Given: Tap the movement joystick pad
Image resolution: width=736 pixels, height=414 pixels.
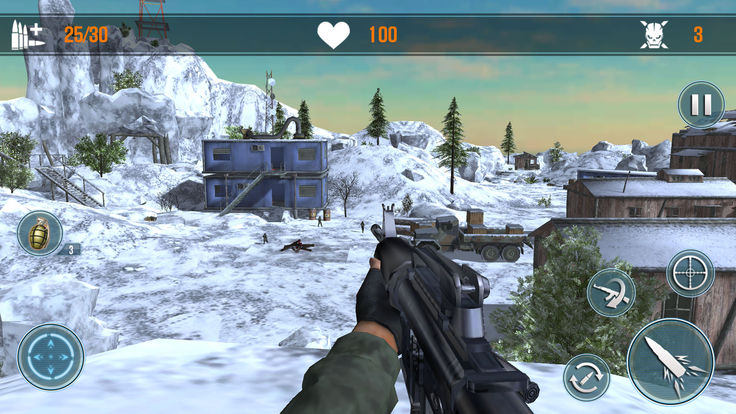Looking at the screenshot, I should tap(50, 356).
